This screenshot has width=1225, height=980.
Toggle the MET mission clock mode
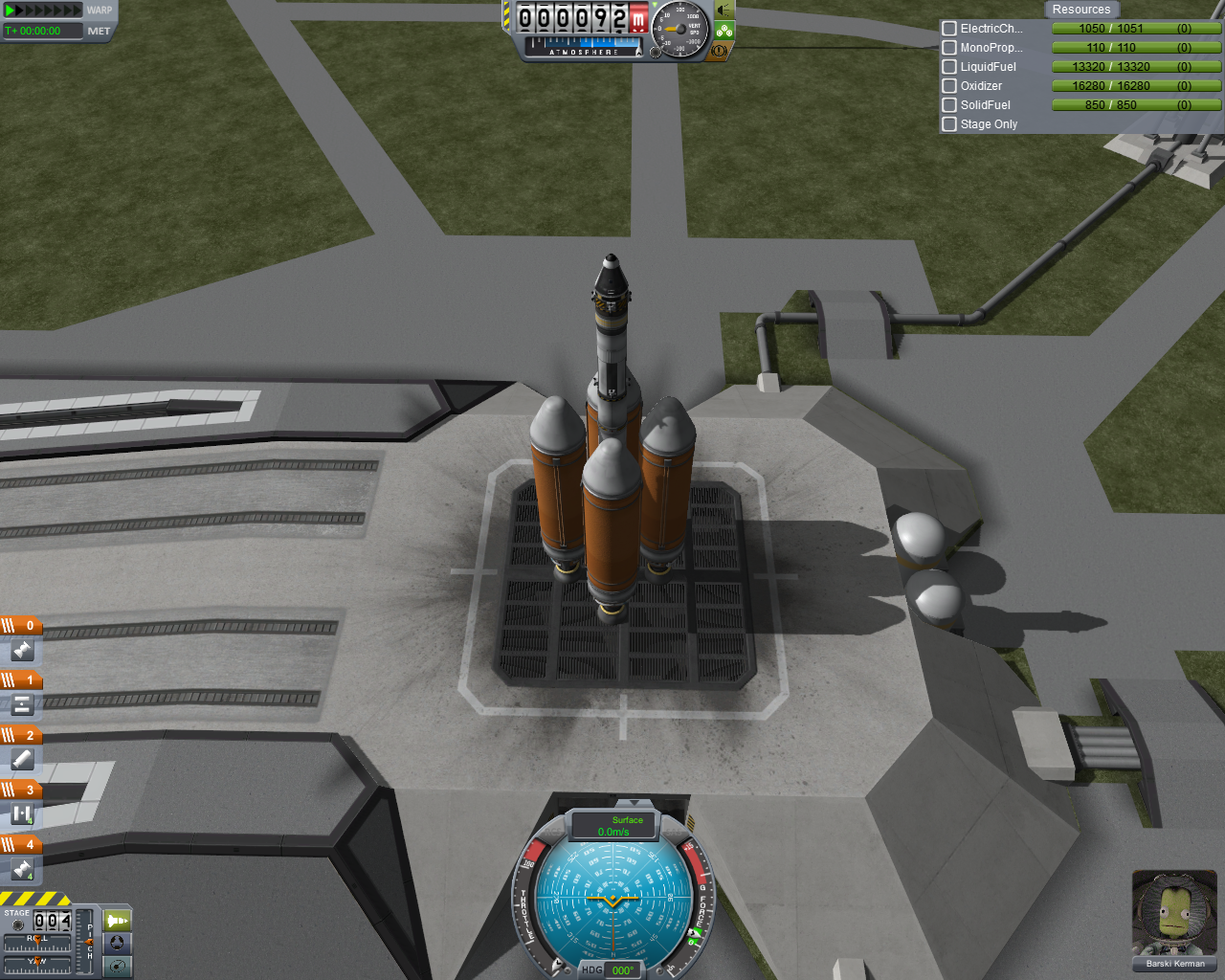pyautogui.click(x=99, y=31)
